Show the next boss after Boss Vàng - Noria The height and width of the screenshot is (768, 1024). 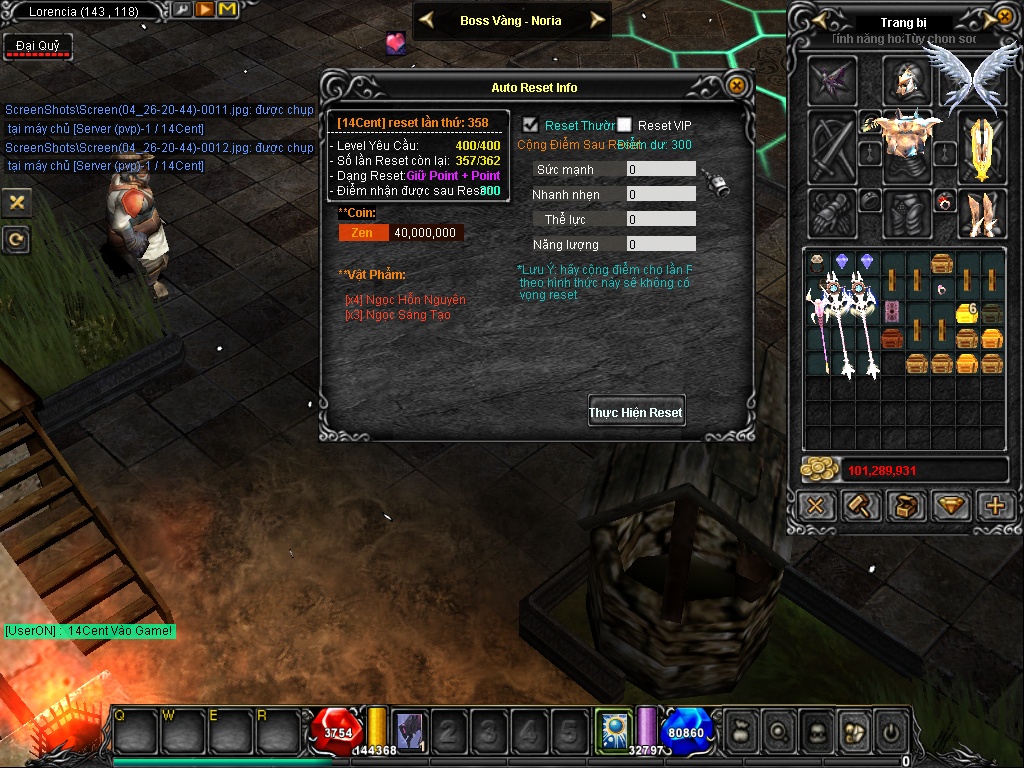pyautogui.click(x=597, y=20)
